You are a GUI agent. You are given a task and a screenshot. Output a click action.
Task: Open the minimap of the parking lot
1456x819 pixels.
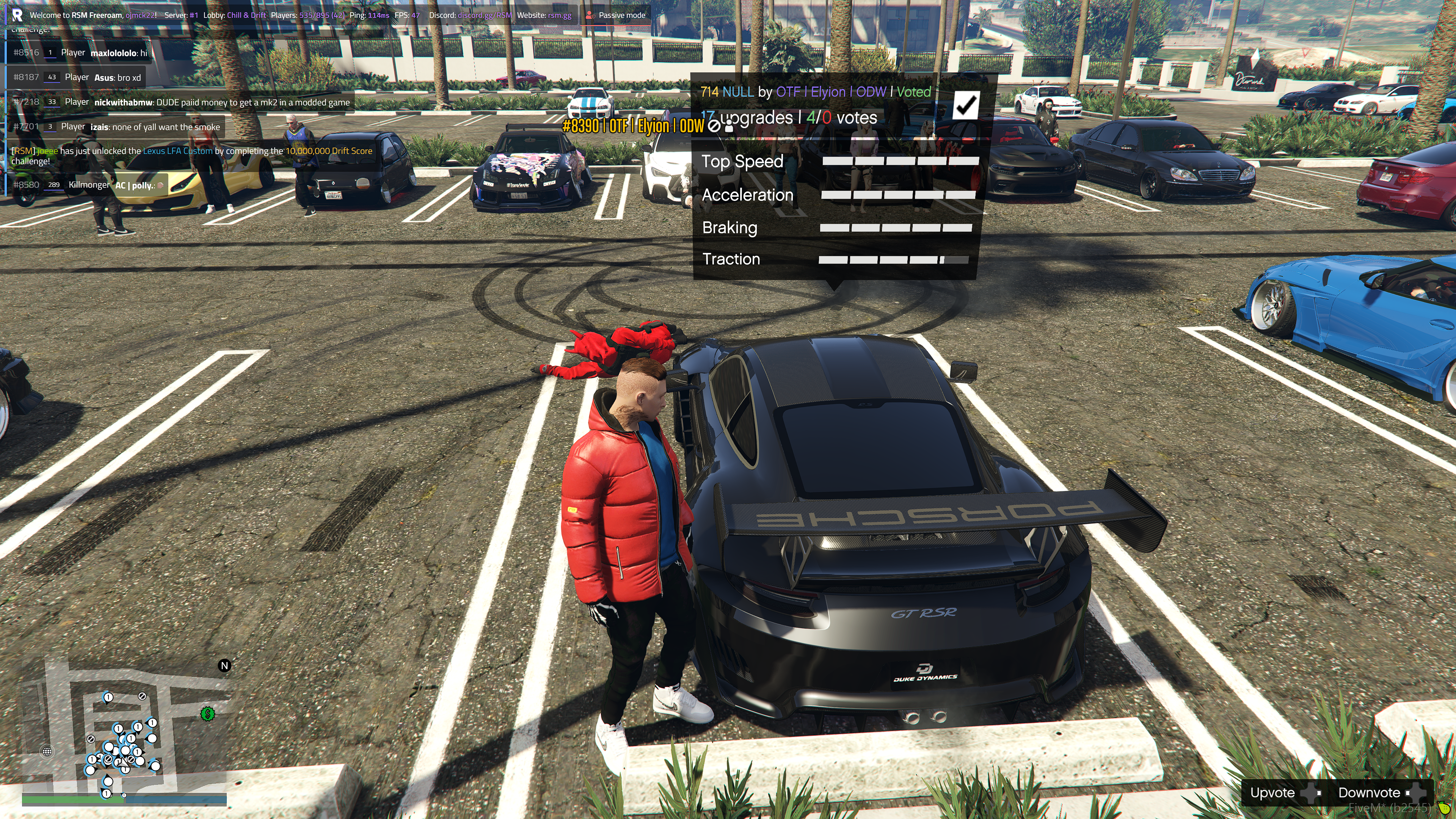(124, 735)
